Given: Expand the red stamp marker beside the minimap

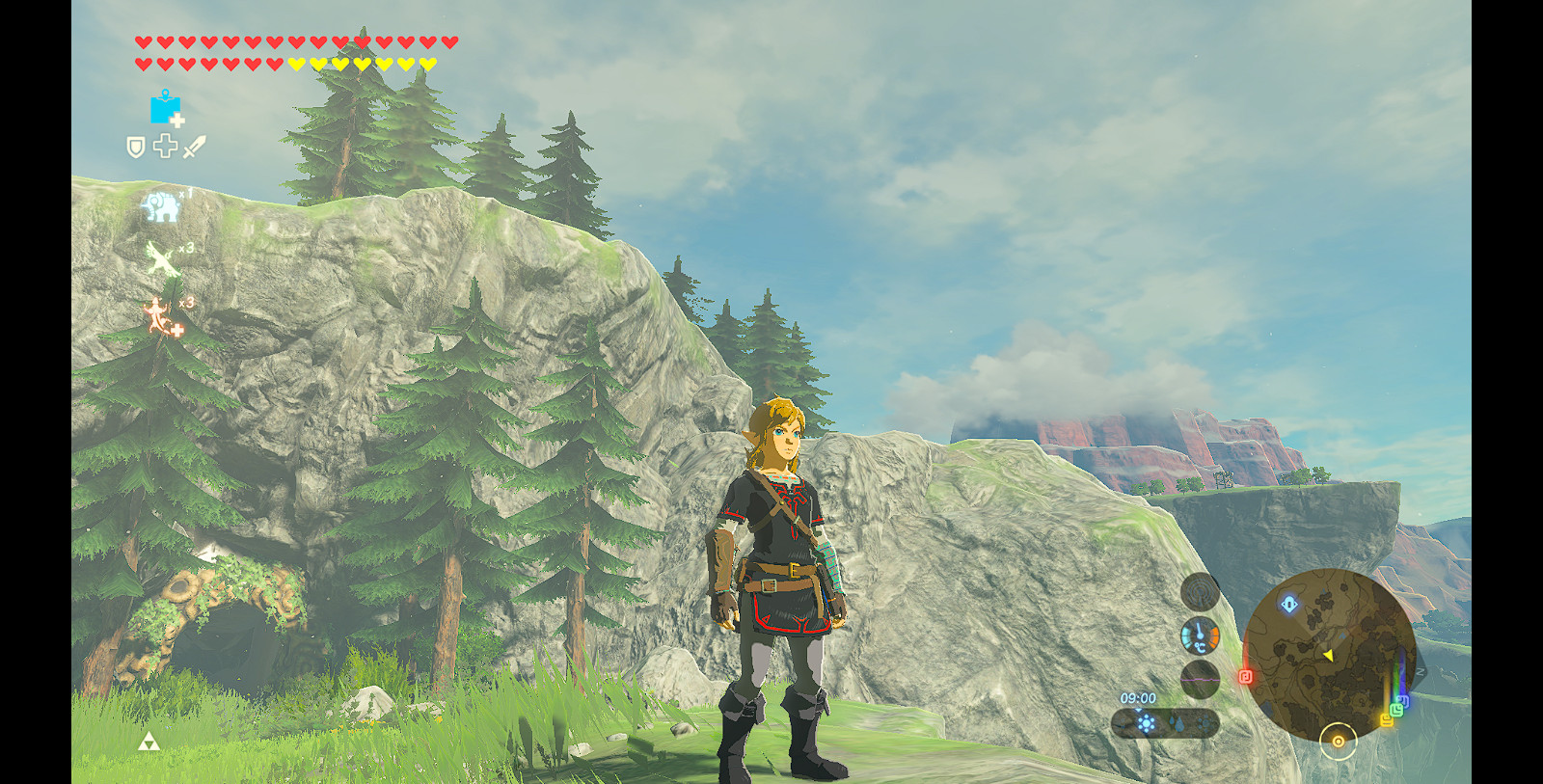Looking at the screenshot, I should coord(1245,676).
